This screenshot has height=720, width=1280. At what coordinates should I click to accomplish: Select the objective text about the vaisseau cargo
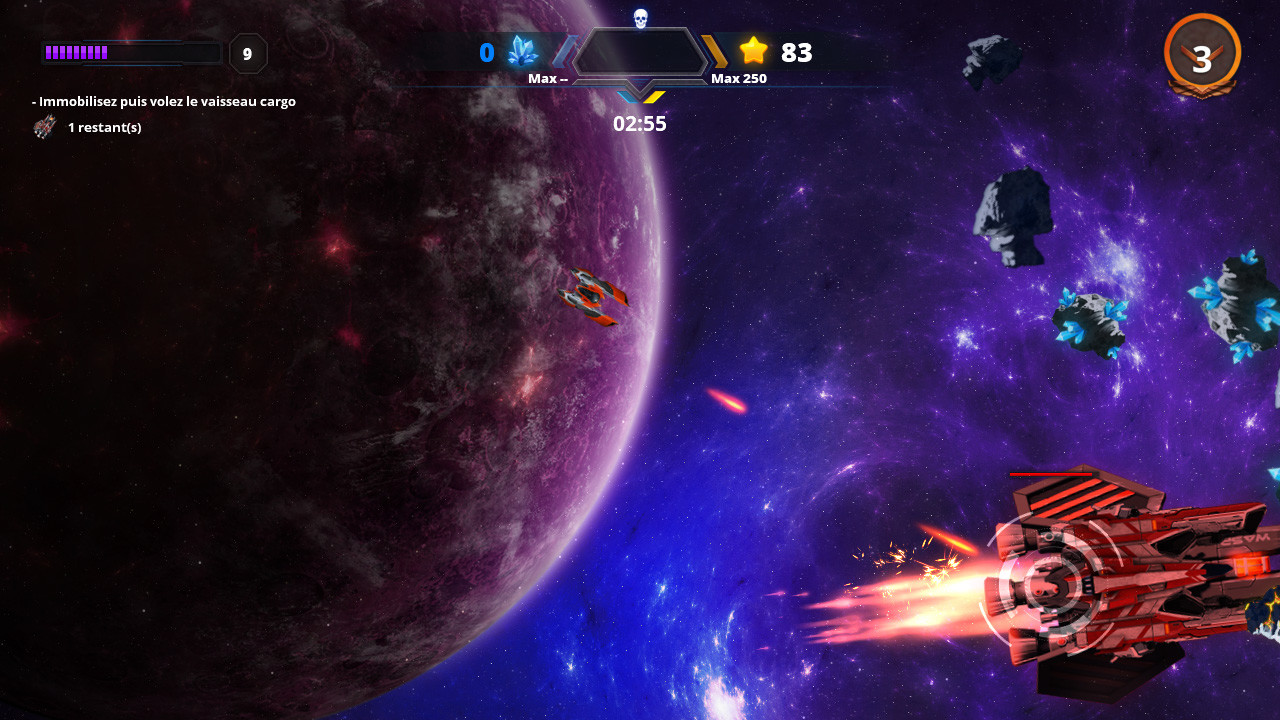(164, 101)
